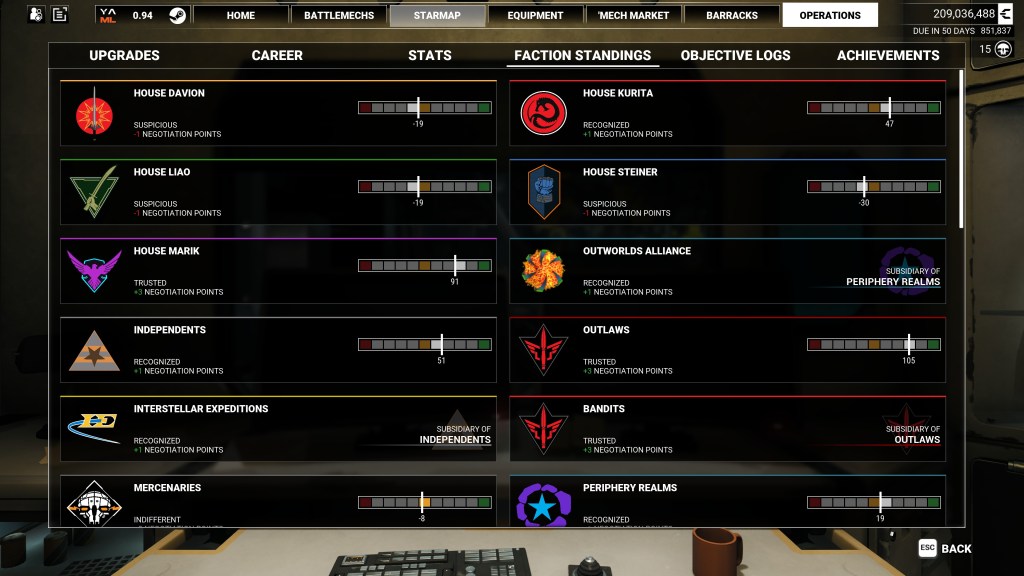Select the Faction Standings sub-tab
This screenshot has height=576, width=1024.
pyautogui.click(x=582, y=55)
